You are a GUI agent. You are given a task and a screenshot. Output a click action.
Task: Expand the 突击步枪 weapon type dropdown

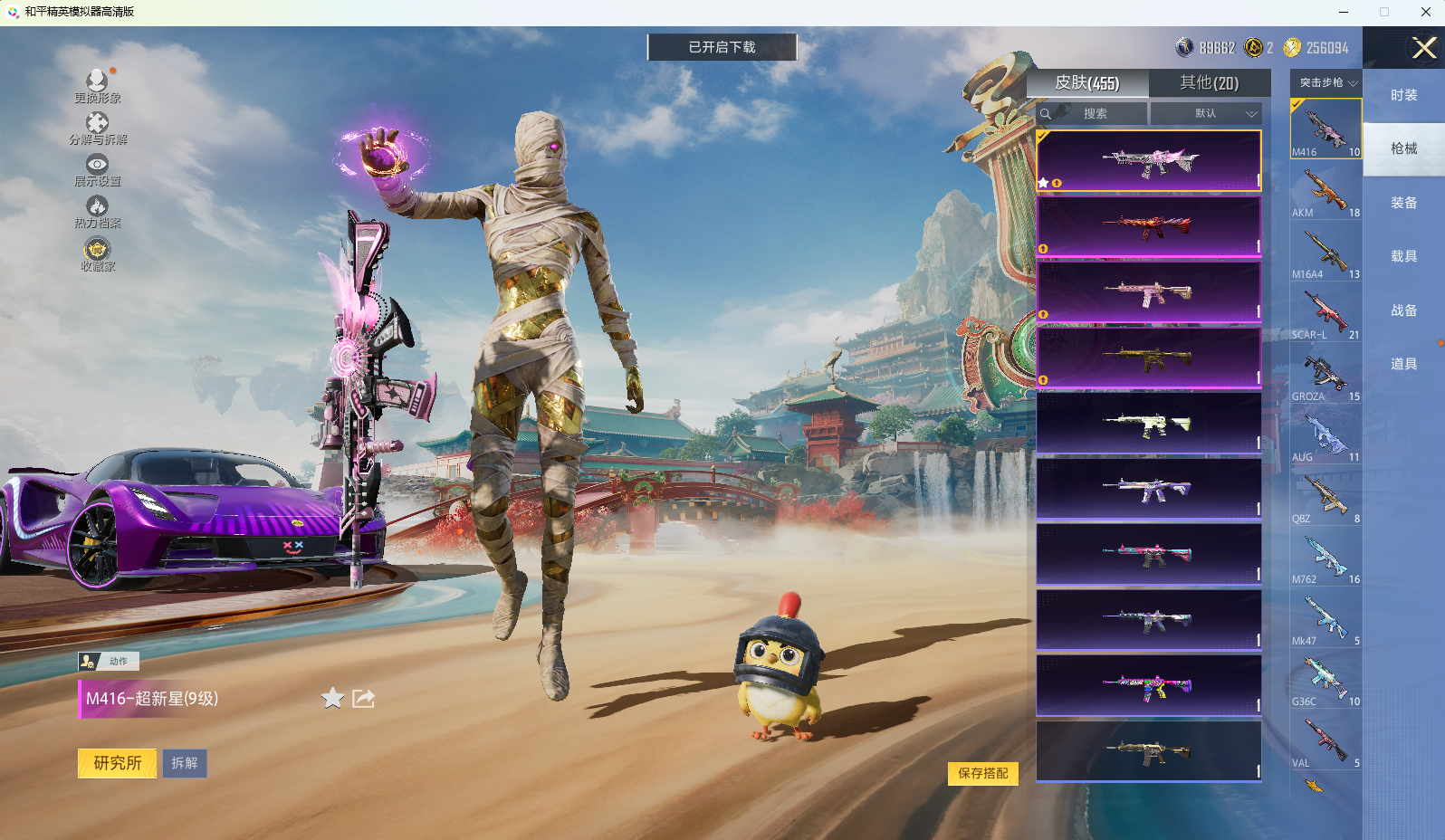tap(1326, 82)
